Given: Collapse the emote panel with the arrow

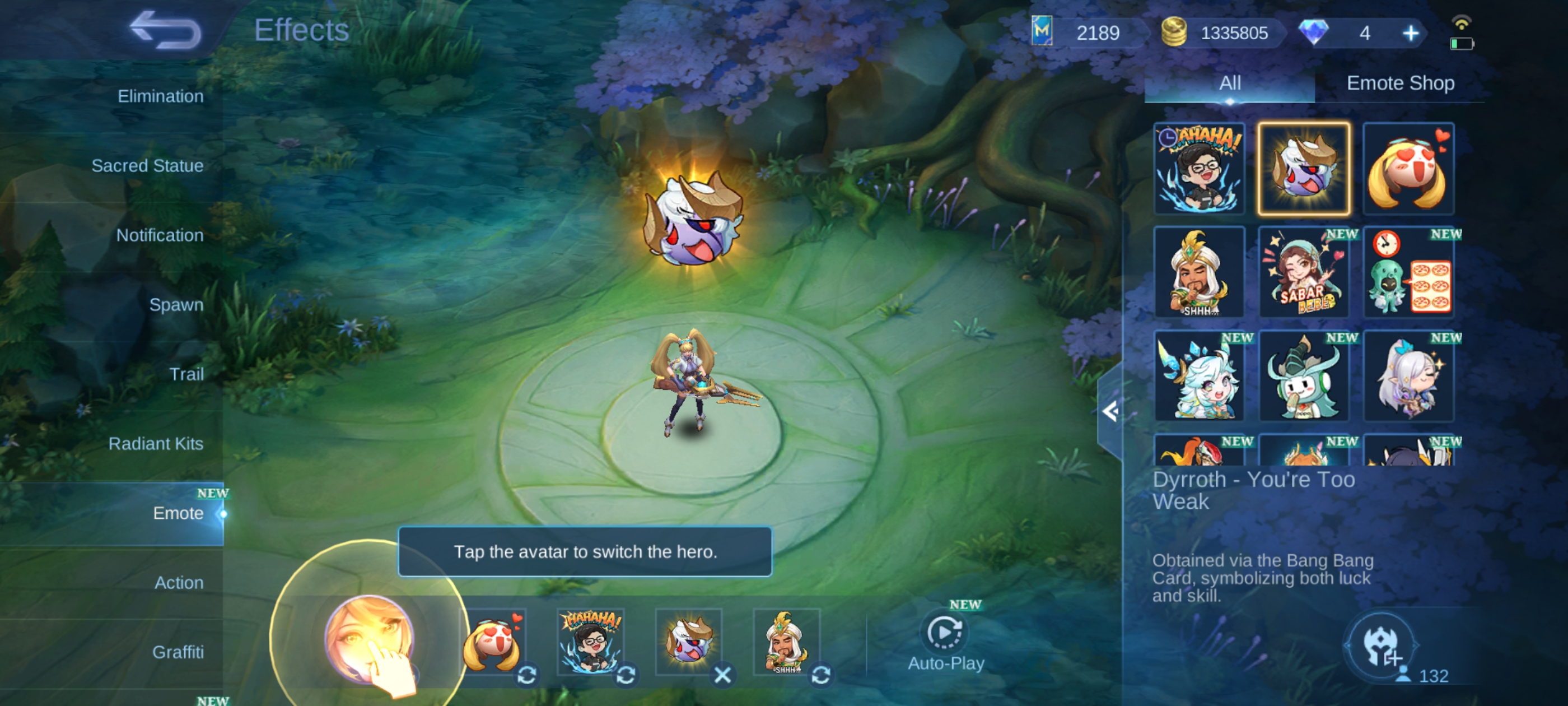Looking at the screenshot, I should pos(1111,412).
